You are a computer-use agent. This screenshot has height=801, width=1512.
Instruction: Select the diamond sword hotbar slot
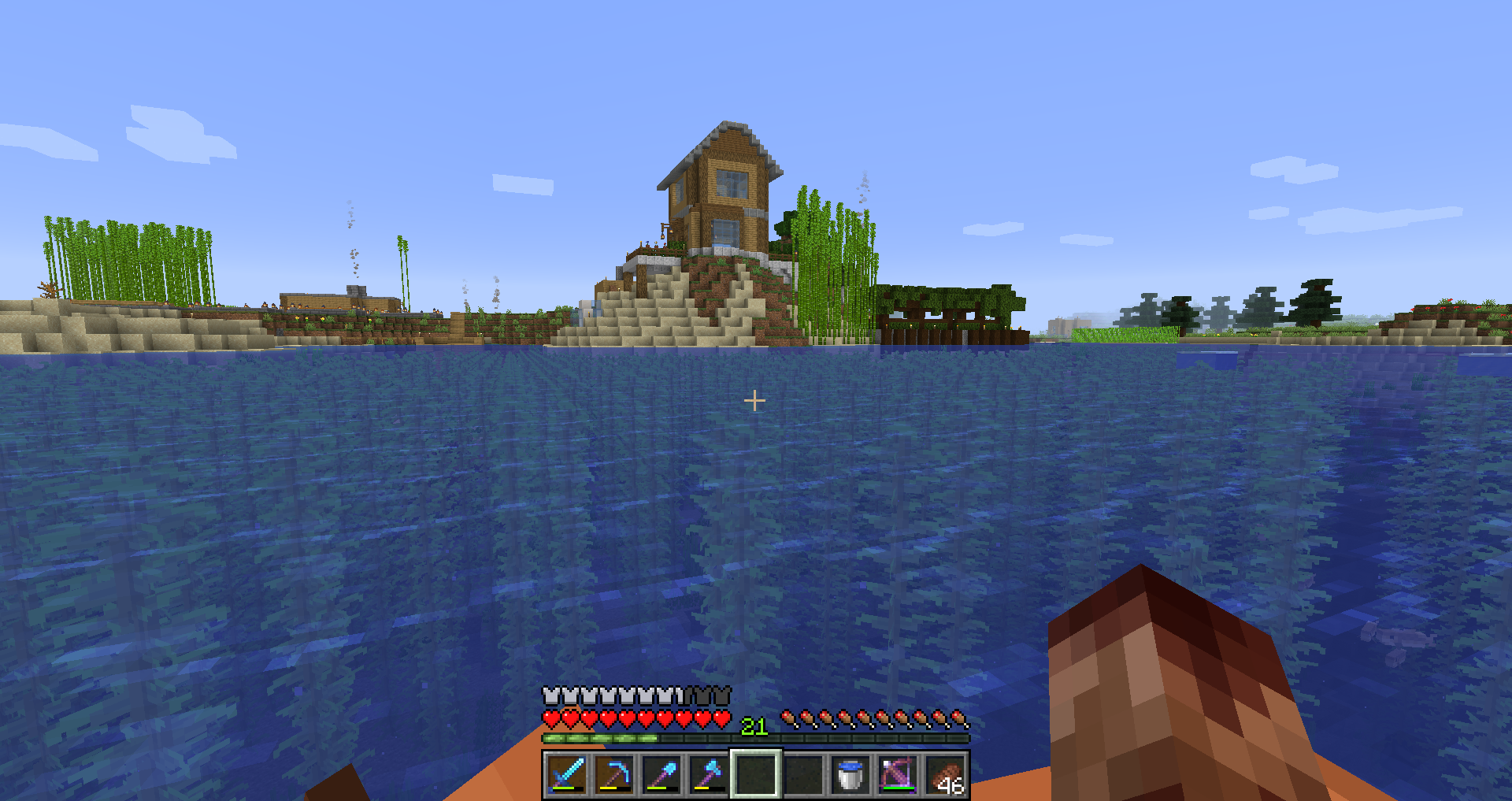pyautogui.click(x=567, y=774)
